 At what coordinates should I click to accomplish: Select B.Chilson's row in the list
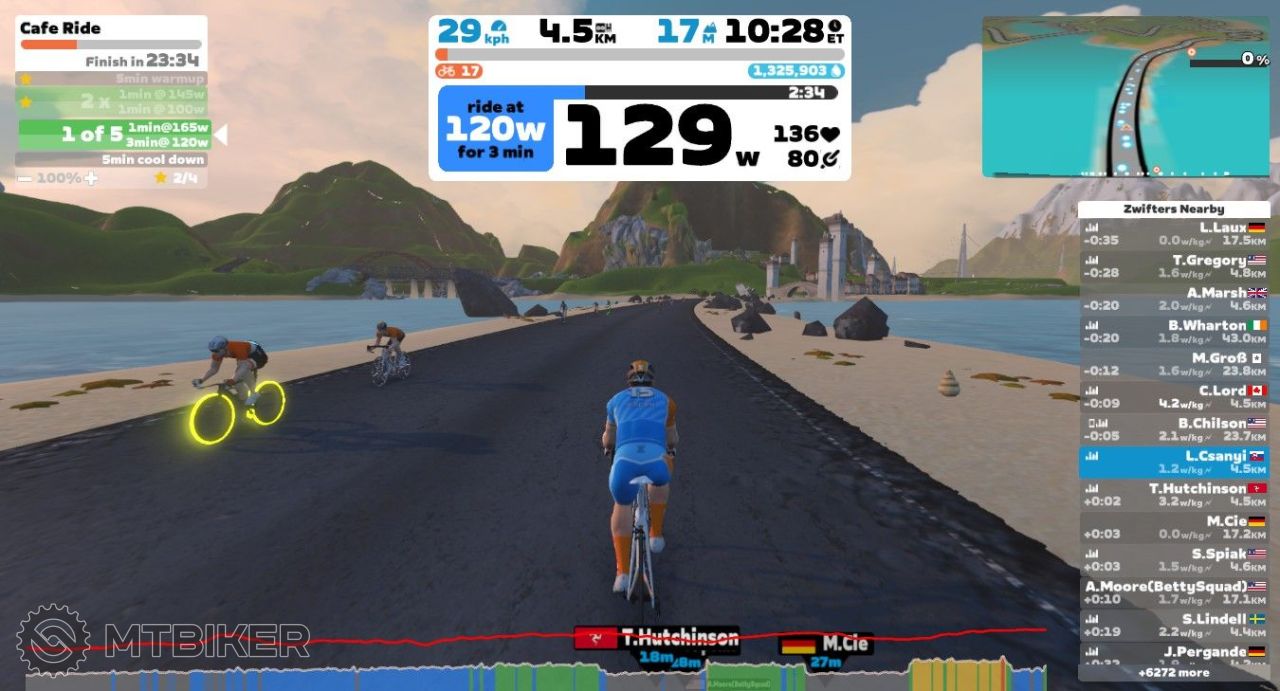tap(1174, 429)
